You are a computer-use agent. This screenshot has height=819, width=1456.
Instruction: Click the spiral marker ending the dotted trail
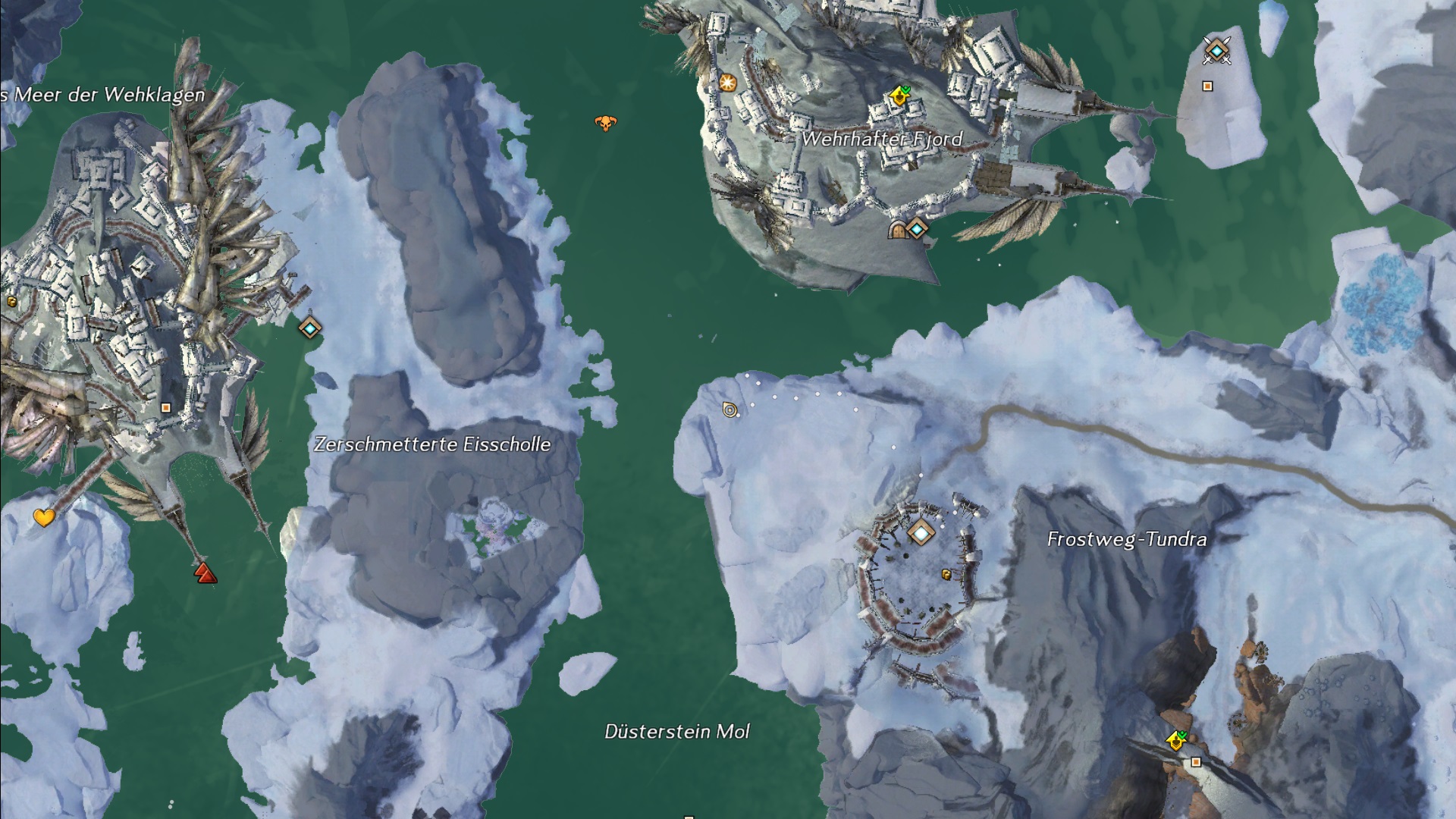730,410
